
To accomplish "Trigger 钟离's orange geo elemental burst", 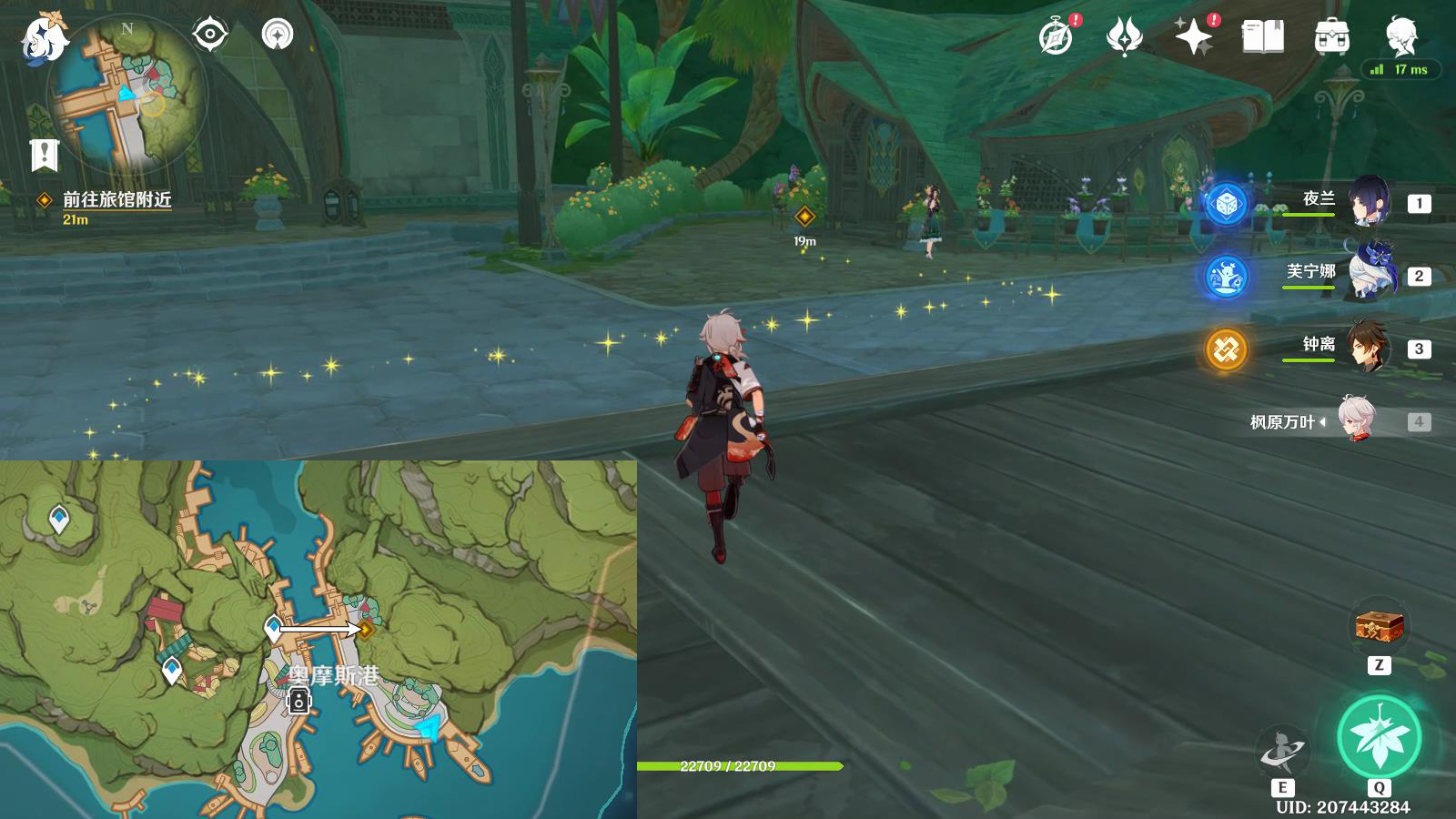I will coord(1226,349).
